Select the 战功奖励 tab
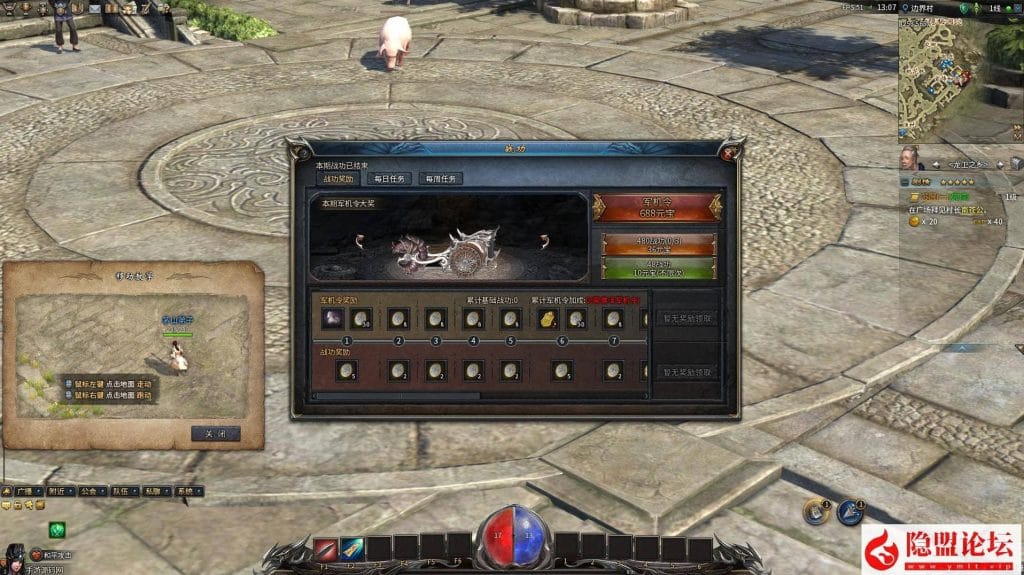This screenshot has height=575, width=1024. pos(337,179)
